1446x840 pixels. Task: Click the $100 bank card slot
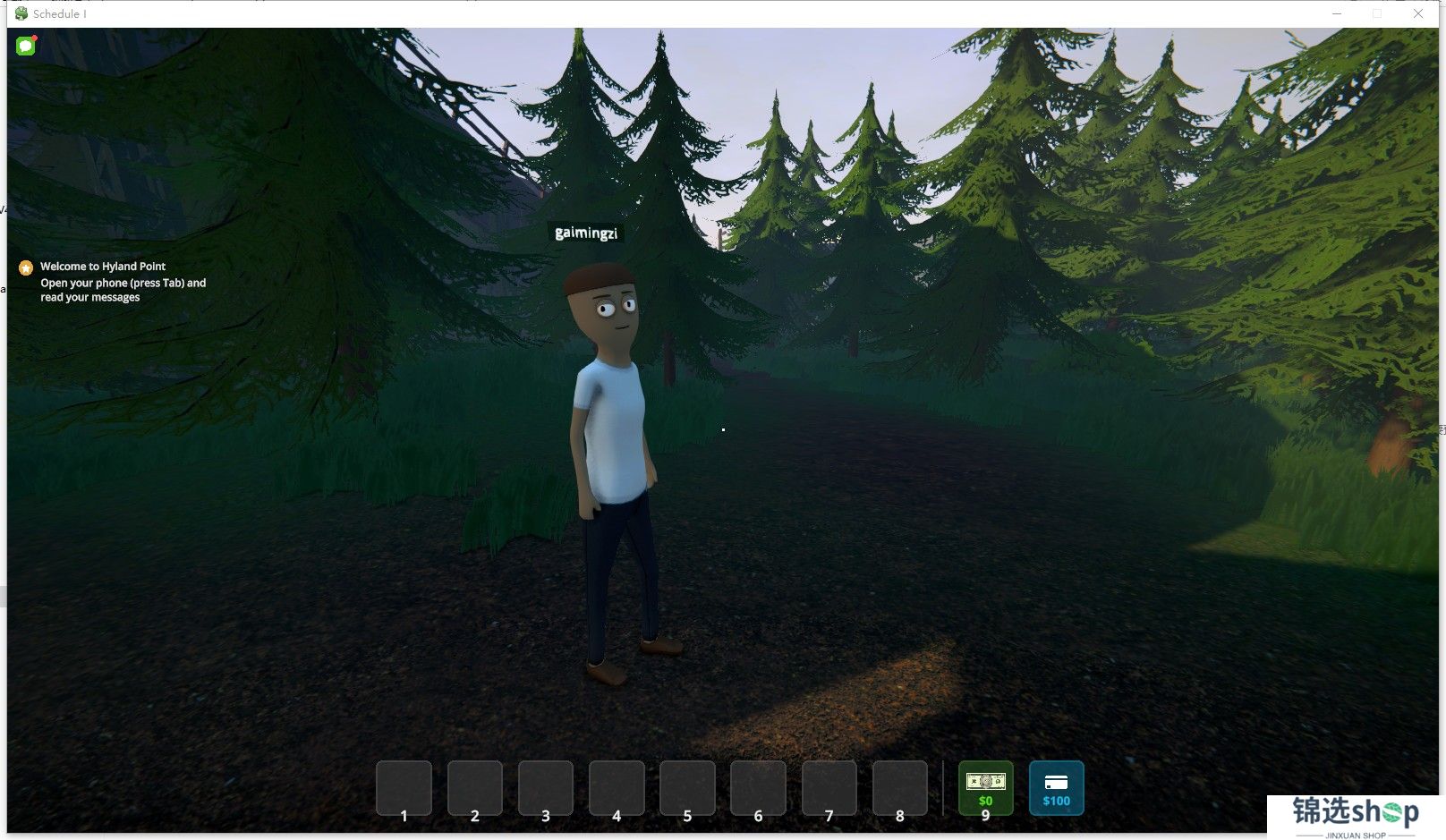coord(1056,787)
